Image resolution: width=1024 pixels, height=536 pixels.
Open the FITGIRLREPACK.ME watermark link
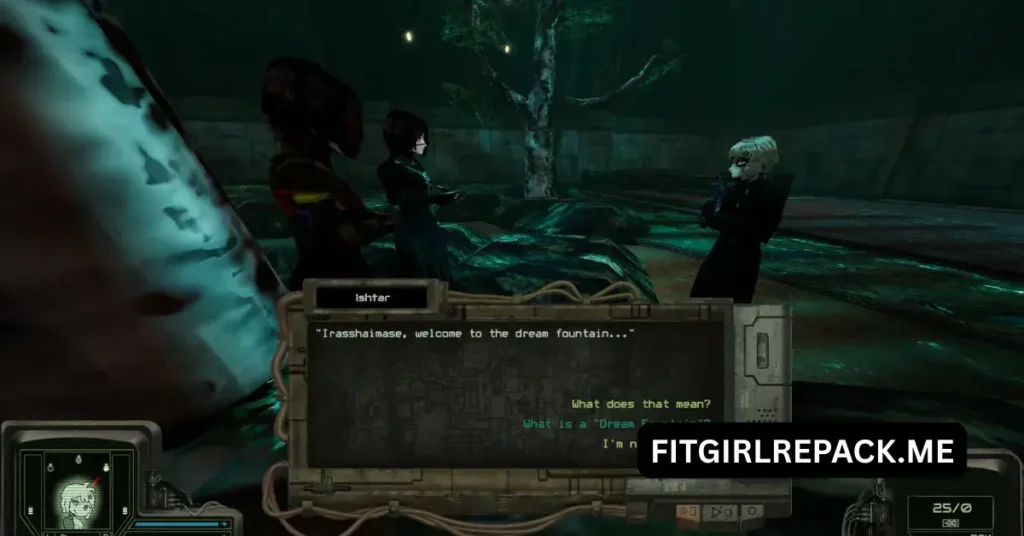[802, 450]
